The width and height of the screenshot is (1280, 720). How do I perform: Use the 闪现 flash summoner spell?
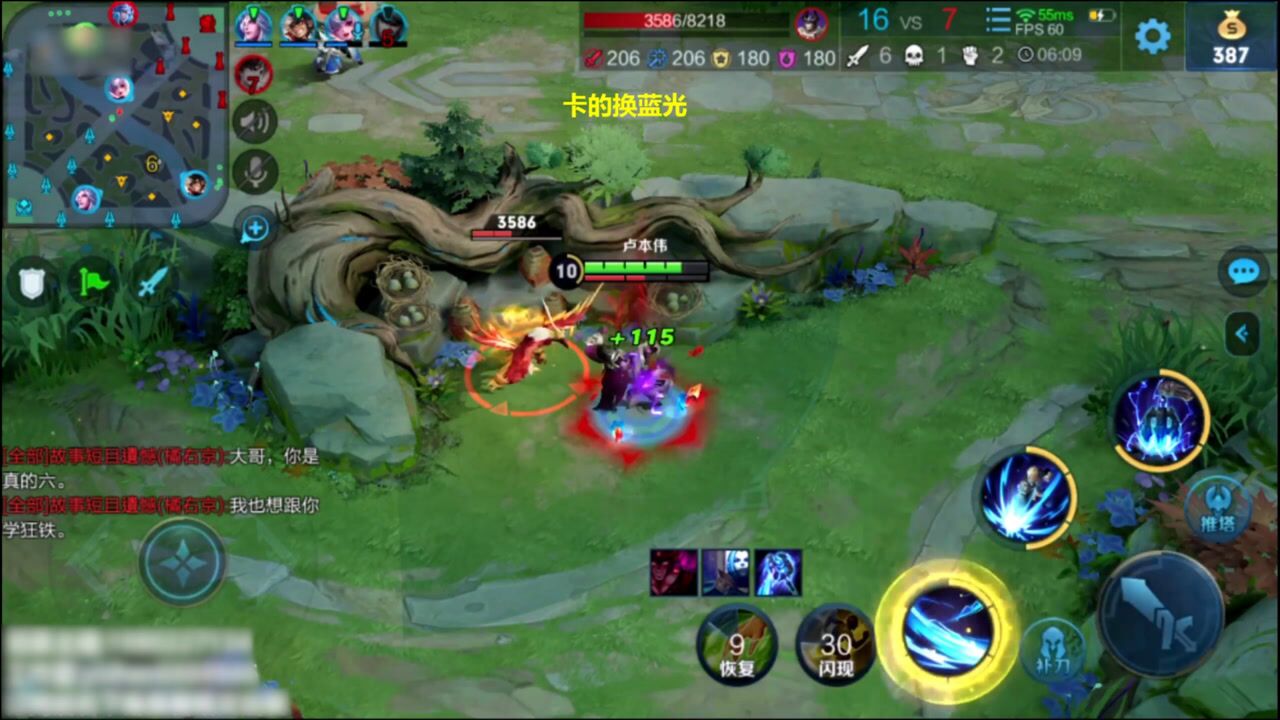[x=836, y=645]
